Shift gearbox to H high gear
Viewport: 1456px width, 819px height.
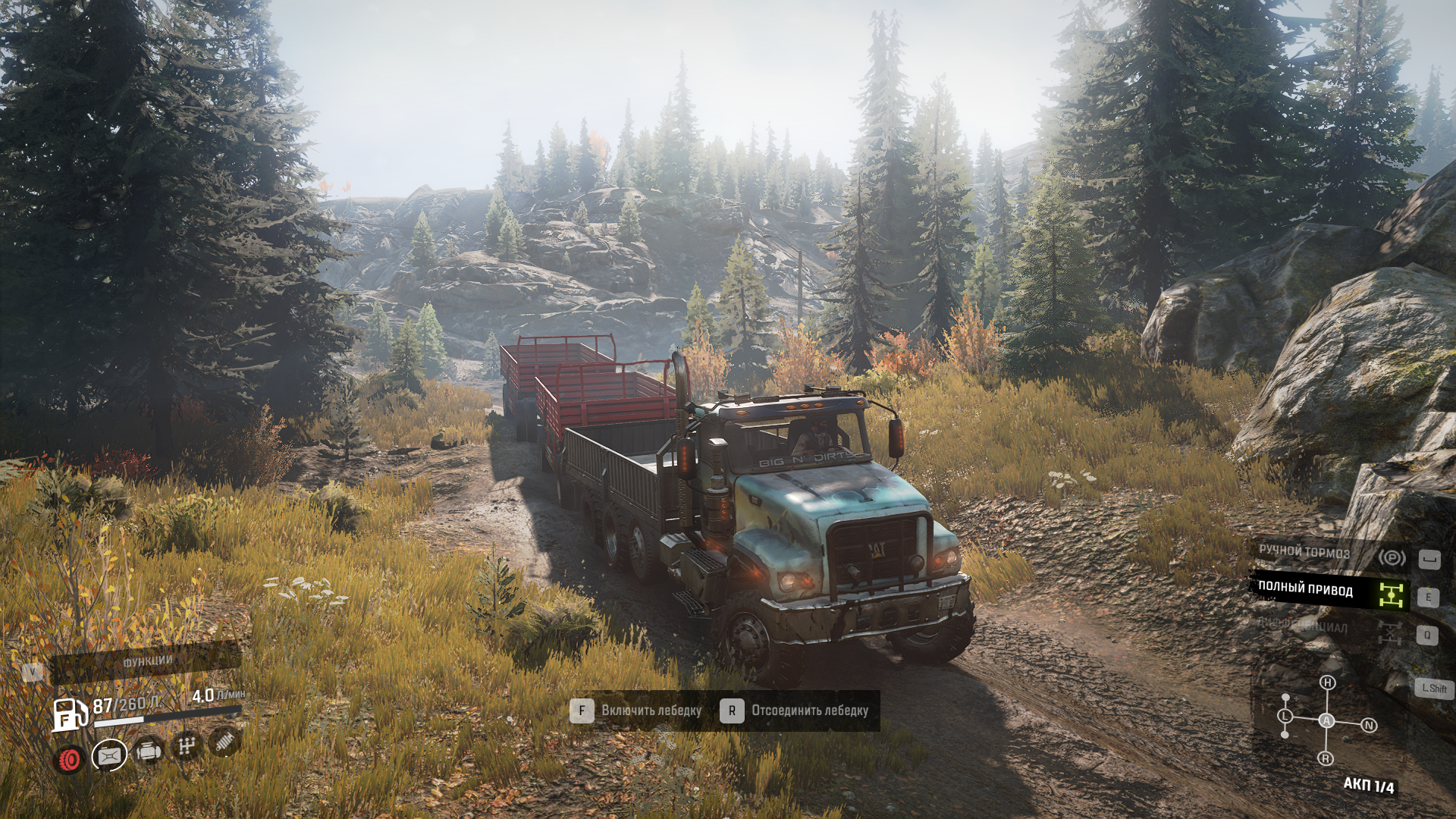1327,682
